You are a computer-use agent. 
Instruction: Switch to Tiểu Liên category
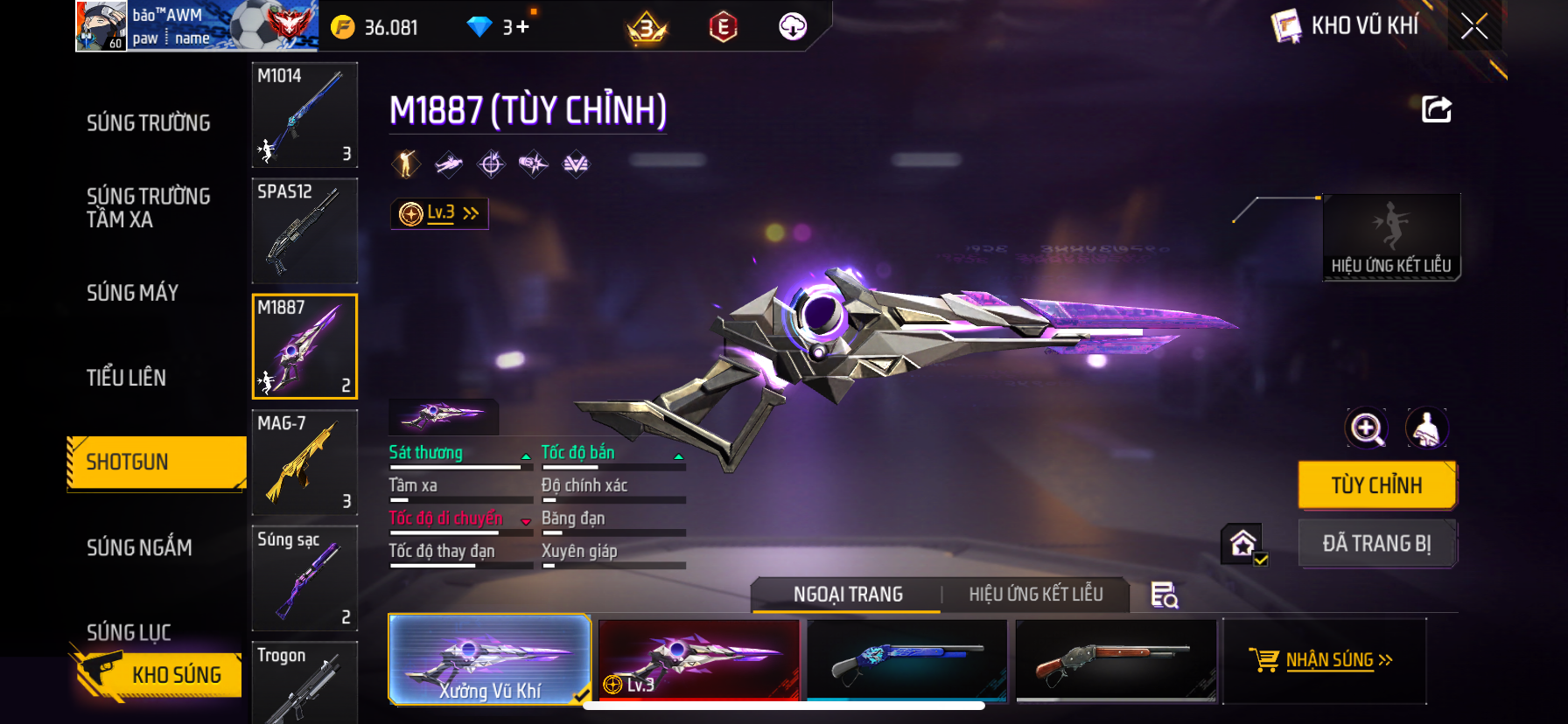click(x=126, y=378)
